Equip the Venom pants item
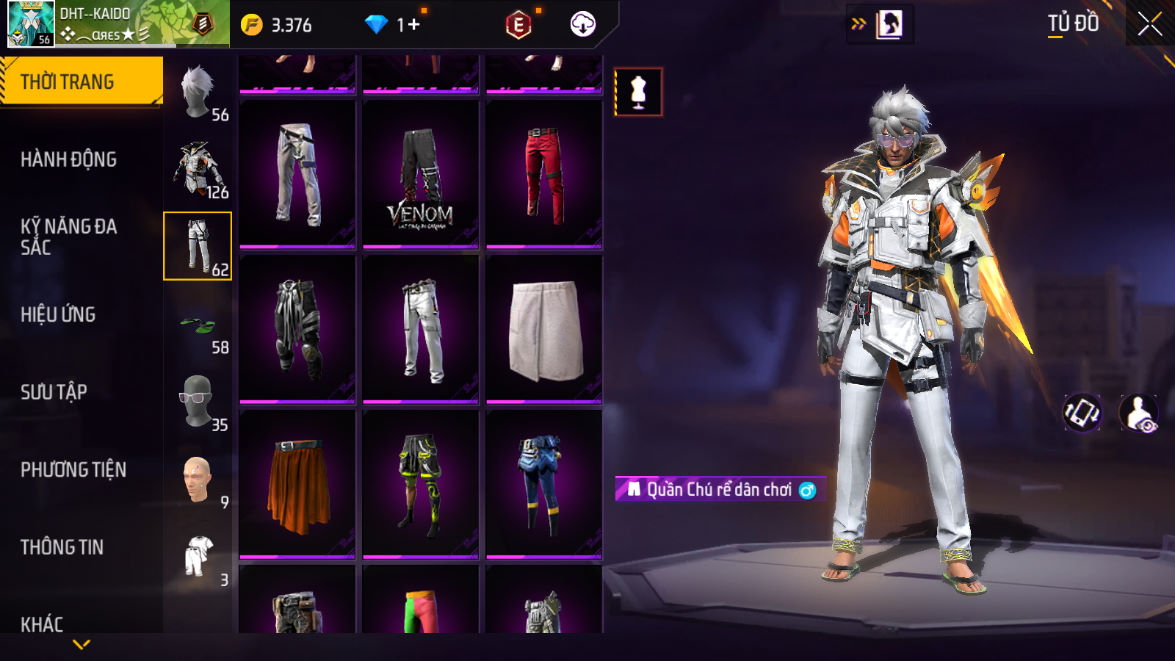Image resolution: width=1175 pixels, height=661 pixels. click(420, 174)
